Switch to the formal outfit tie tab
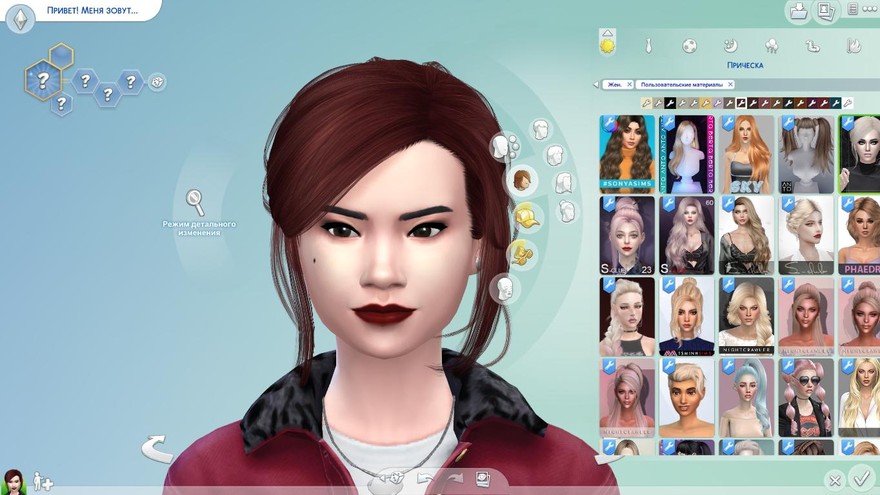 coord(648,46)
